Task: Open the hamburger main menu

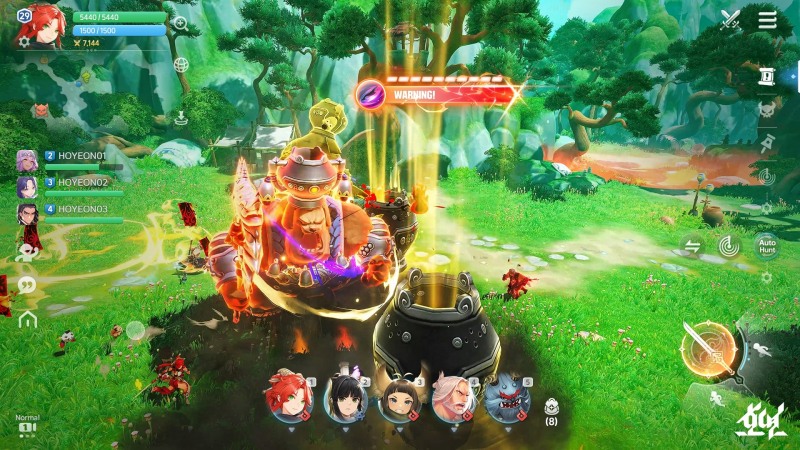Action: click(767, 20)
